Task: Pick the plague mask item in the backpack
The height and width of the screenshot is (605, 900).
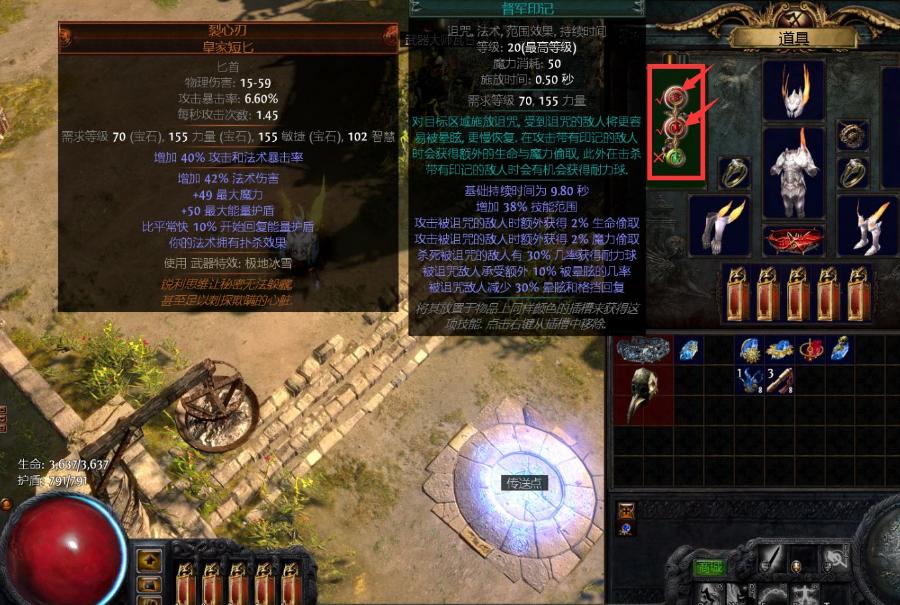Action: (x=641, y=393)
